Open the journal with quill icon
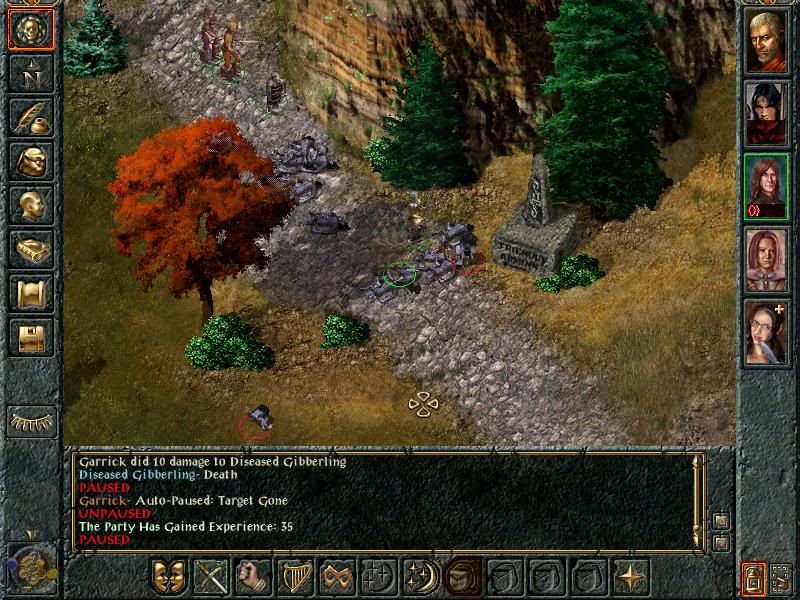This screenshot has height=600, width=800. [31, 117]
